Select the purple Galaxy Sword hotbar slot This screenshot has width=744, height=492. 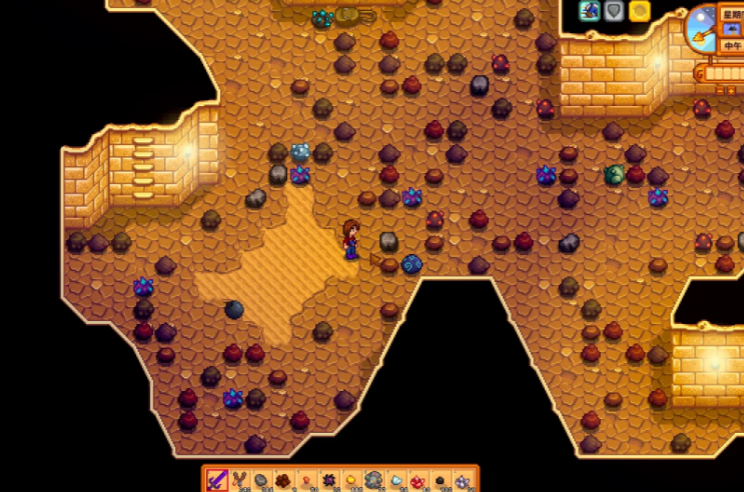tap(217, 480)
